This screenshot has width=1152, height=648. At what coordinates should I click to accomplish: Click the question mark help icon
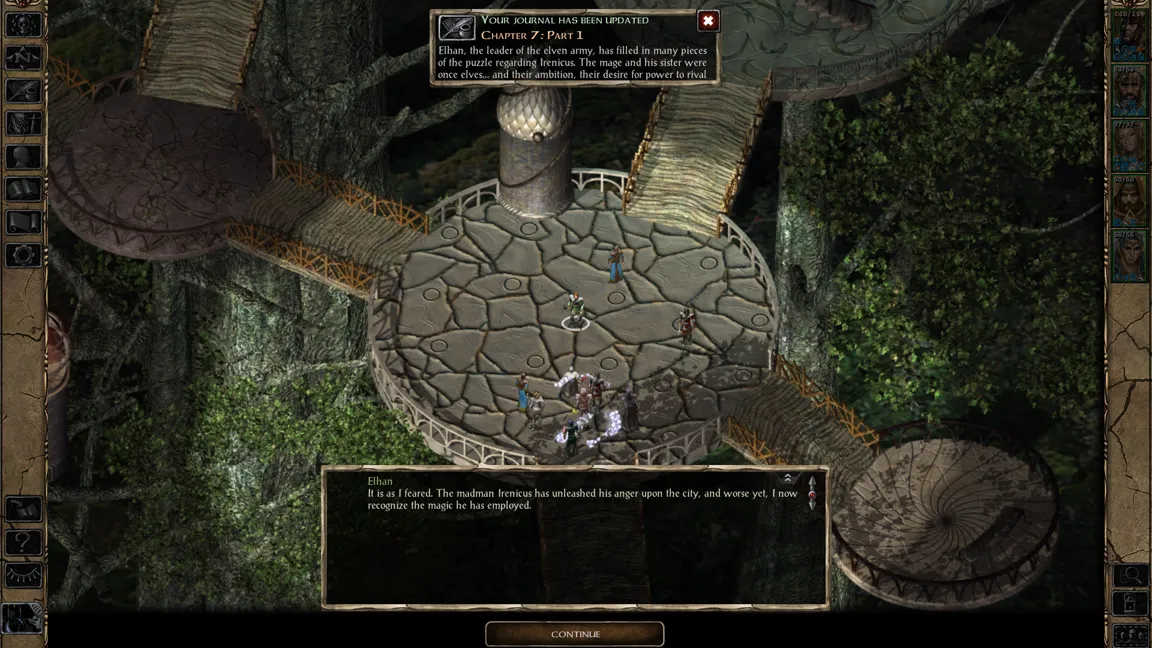pos(23,542)
